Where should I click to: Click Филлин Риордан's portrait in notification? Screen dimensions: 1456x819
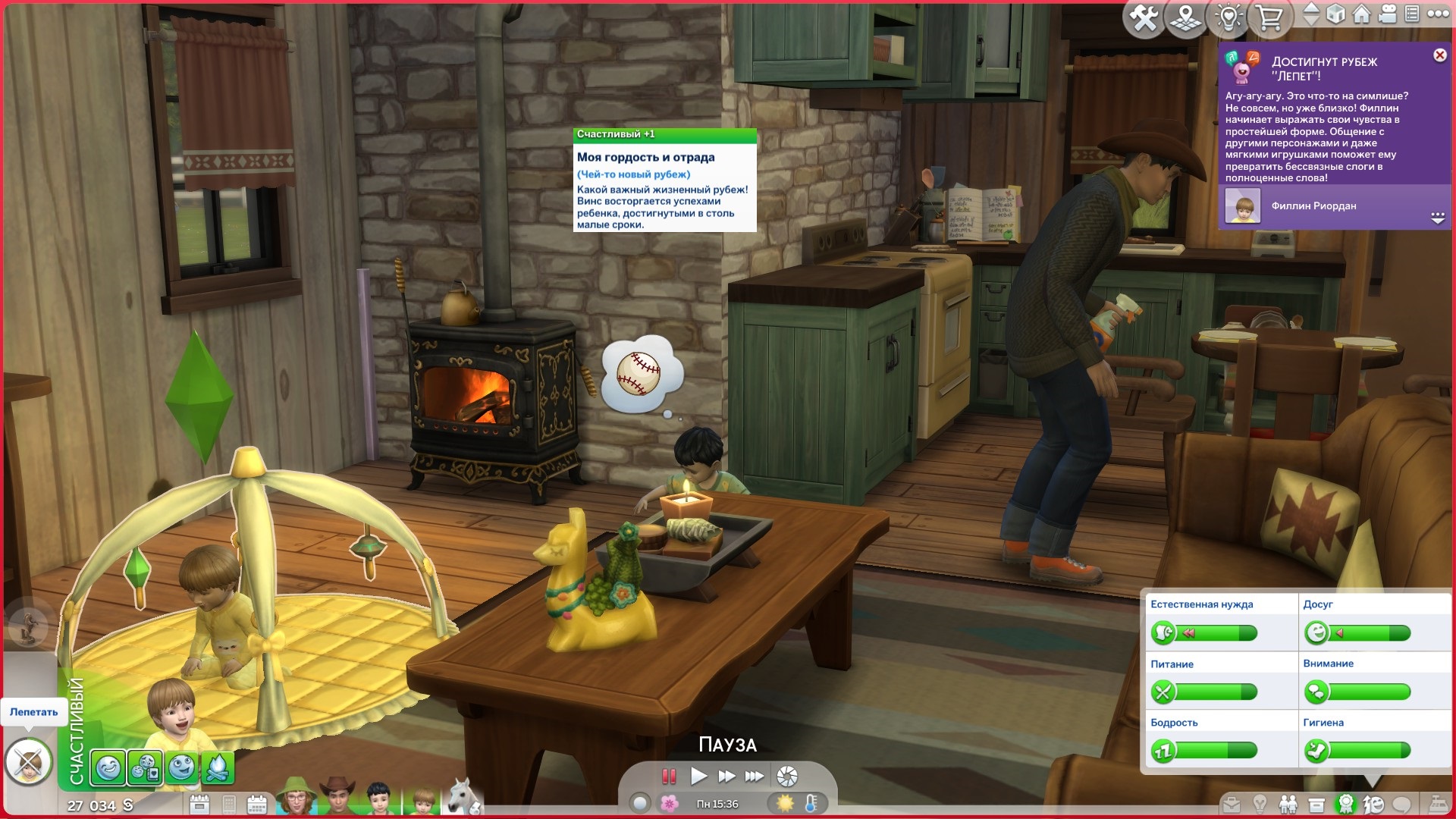click(x=1242, y=206)
